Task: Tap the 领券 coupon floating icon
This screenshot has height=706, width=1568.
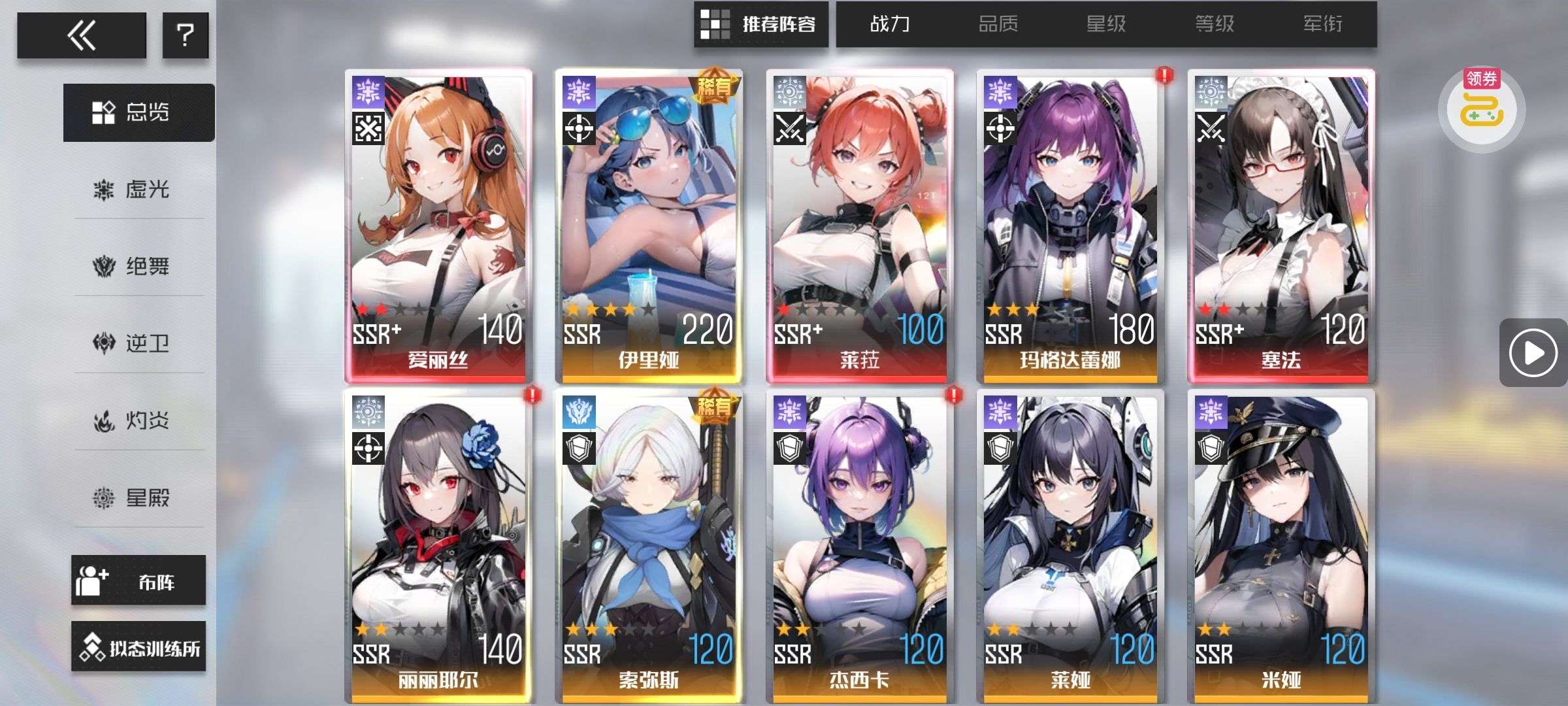Action: (x=1482, y=109)
